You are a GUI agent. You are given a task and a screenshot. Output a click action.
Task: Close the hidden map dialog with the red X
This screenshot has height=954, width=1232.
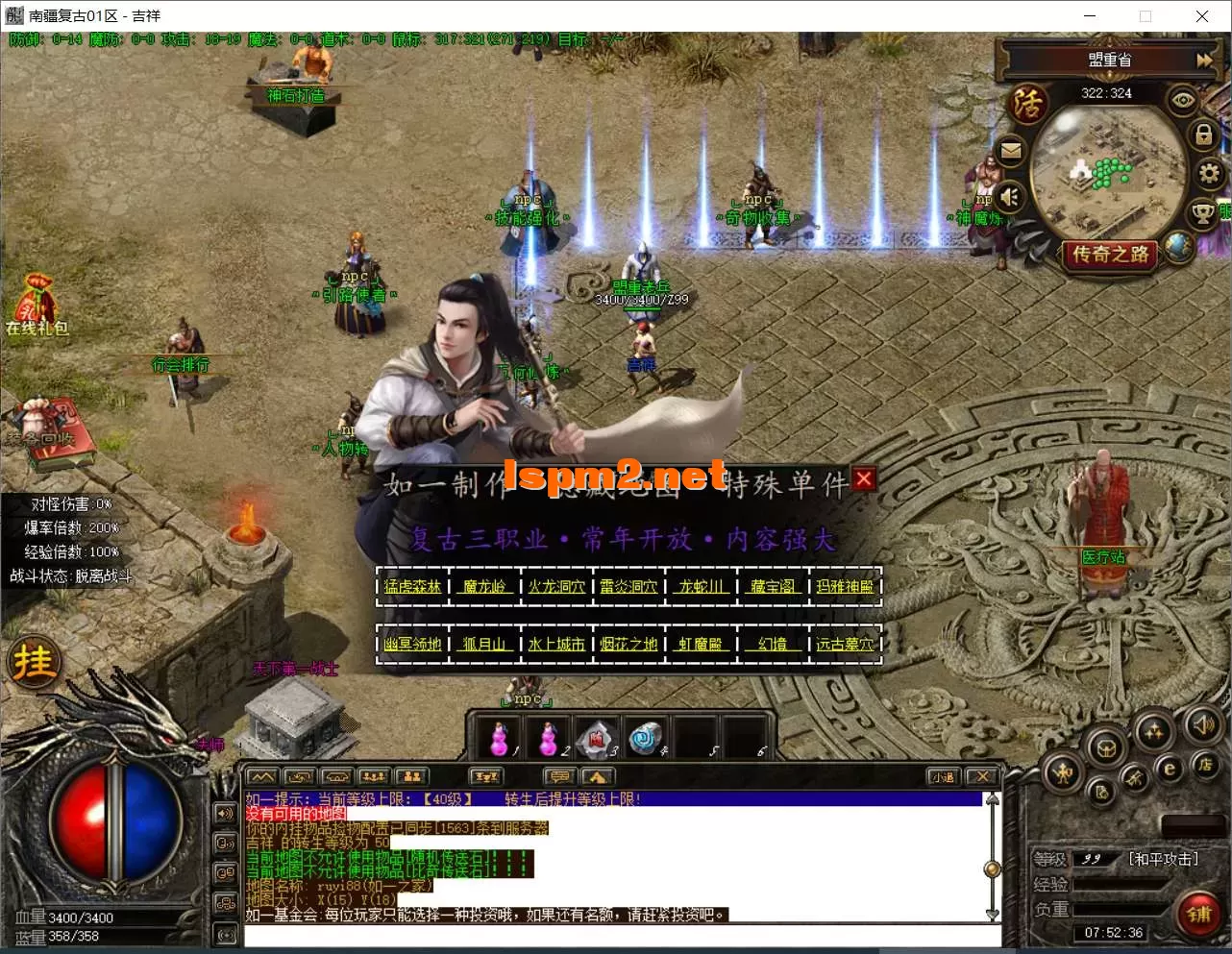(x=864, y=478)
